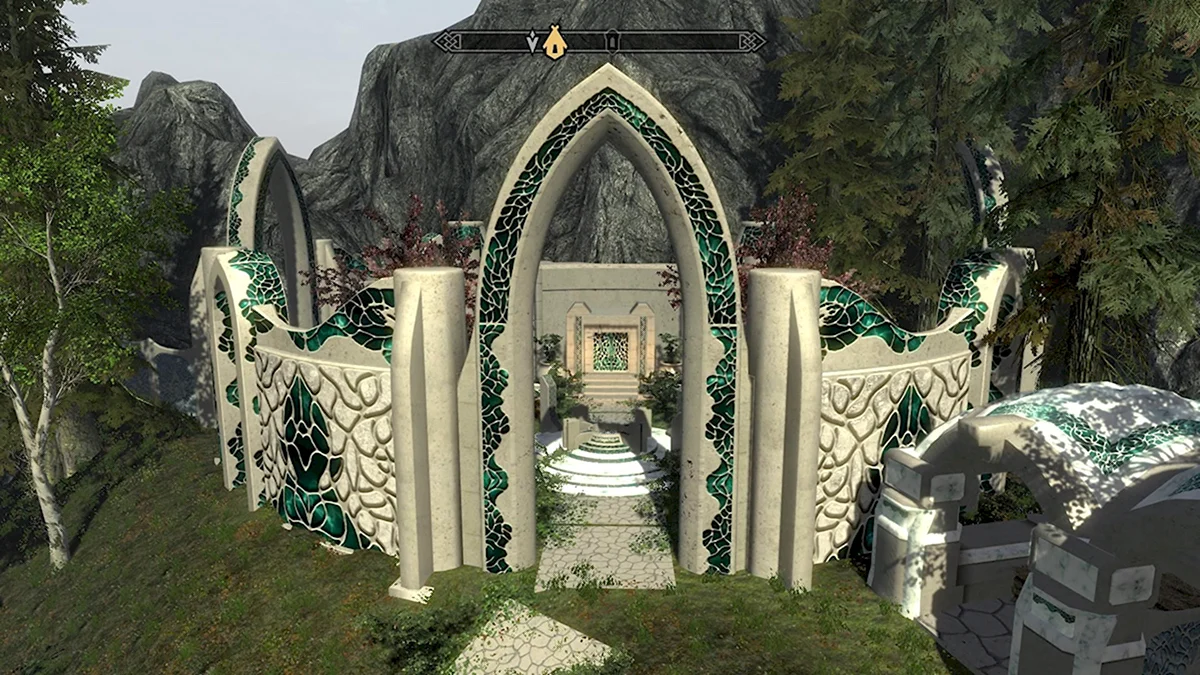The width and height of the screenshot is (1200, 675).
Task: Select the white quest arrow compass marker
Action: point(531,42)
